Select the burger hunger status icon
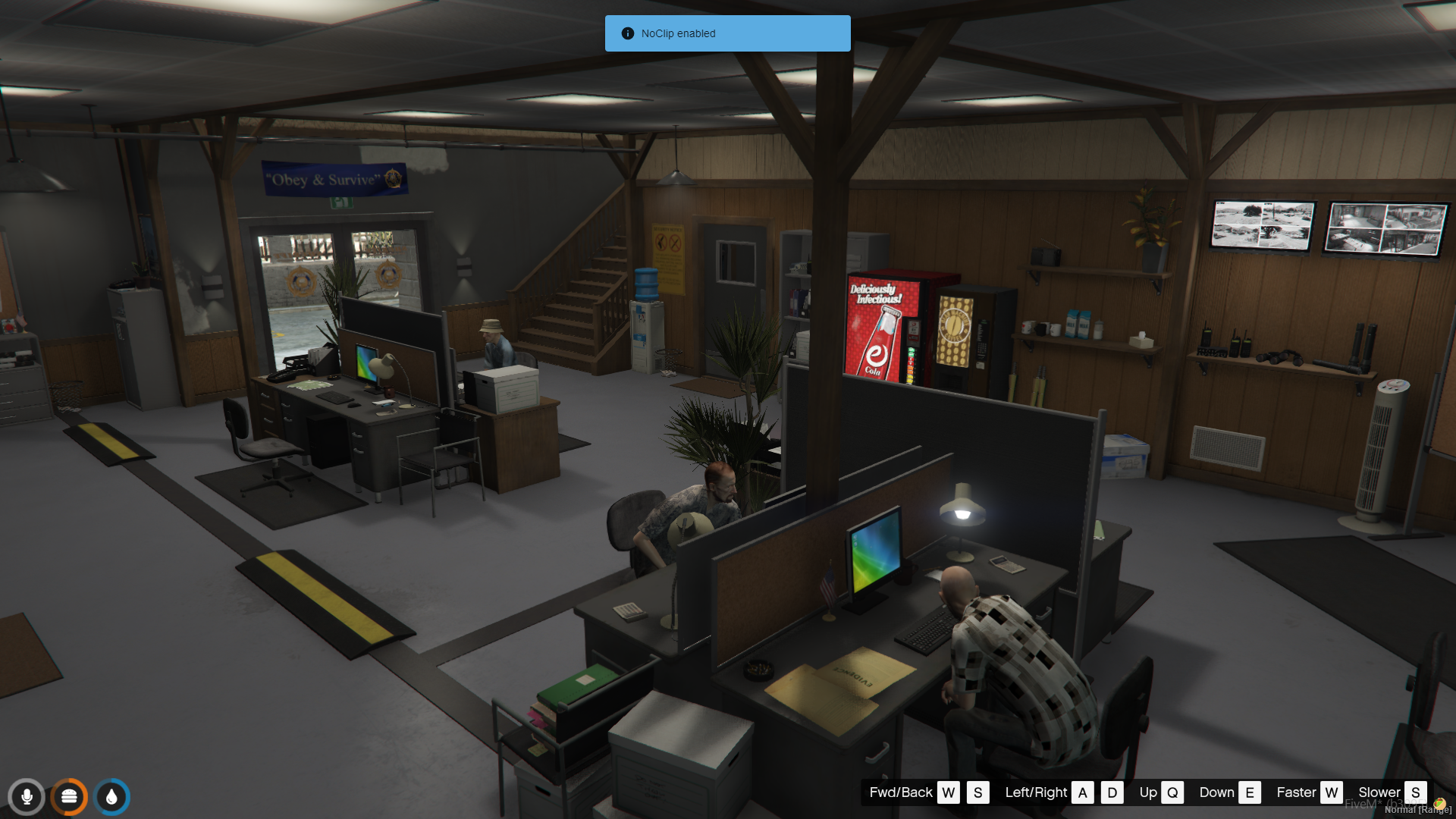 (69, 797)
